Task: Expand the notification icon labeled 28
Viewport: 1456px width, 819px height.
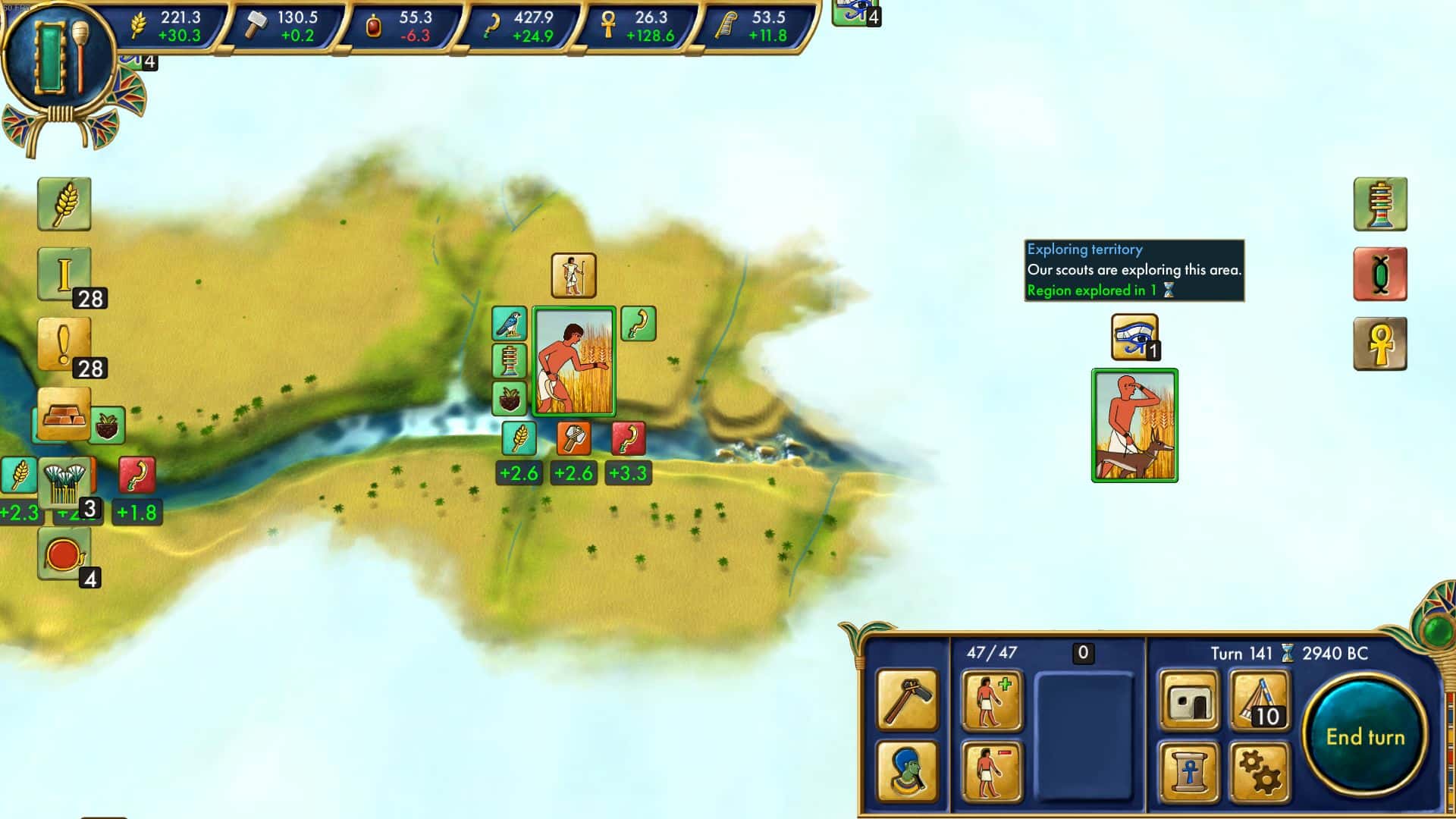Action: pos(63,271)
